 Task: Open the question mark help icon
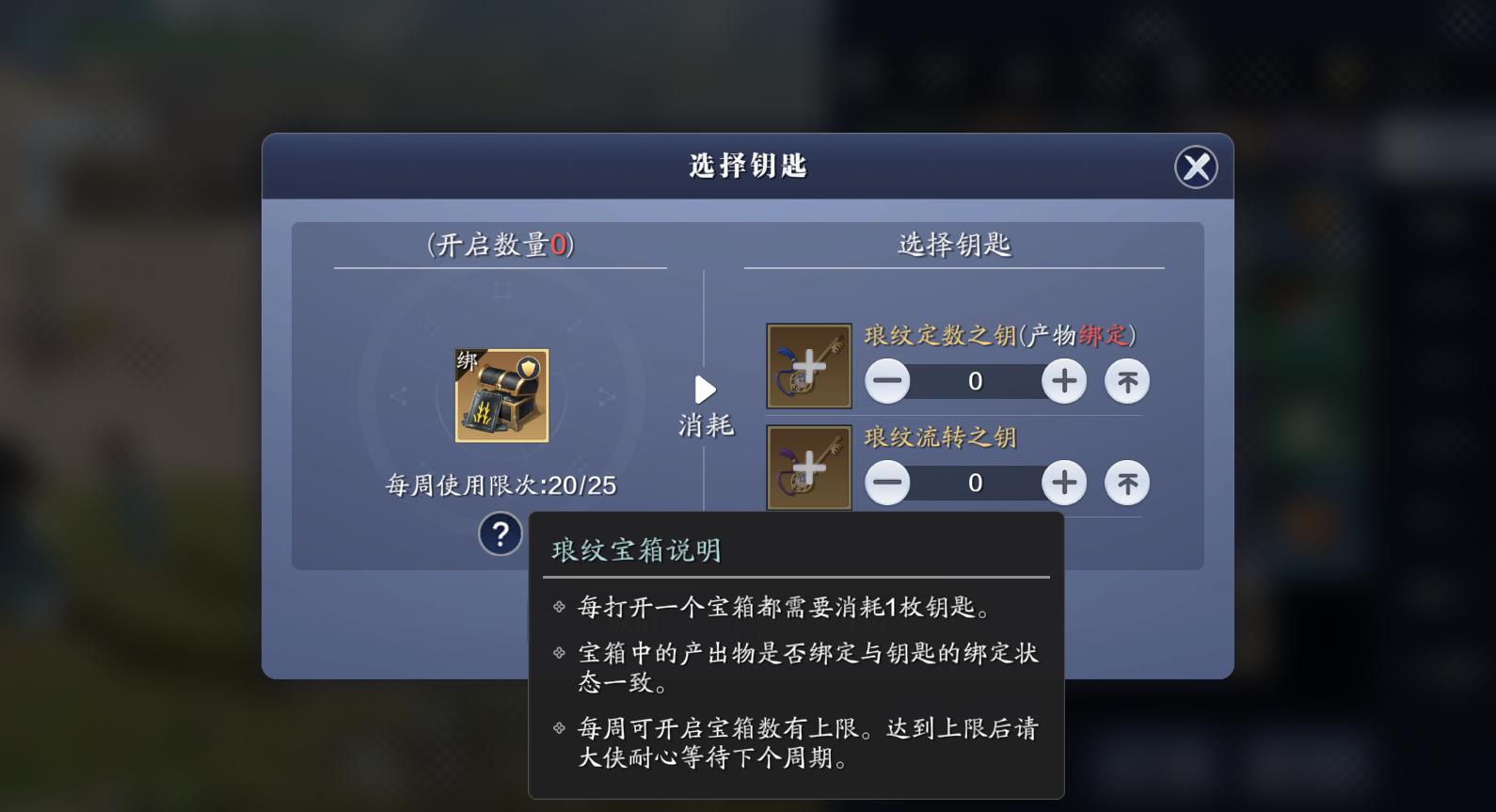[x=500, y=533]
